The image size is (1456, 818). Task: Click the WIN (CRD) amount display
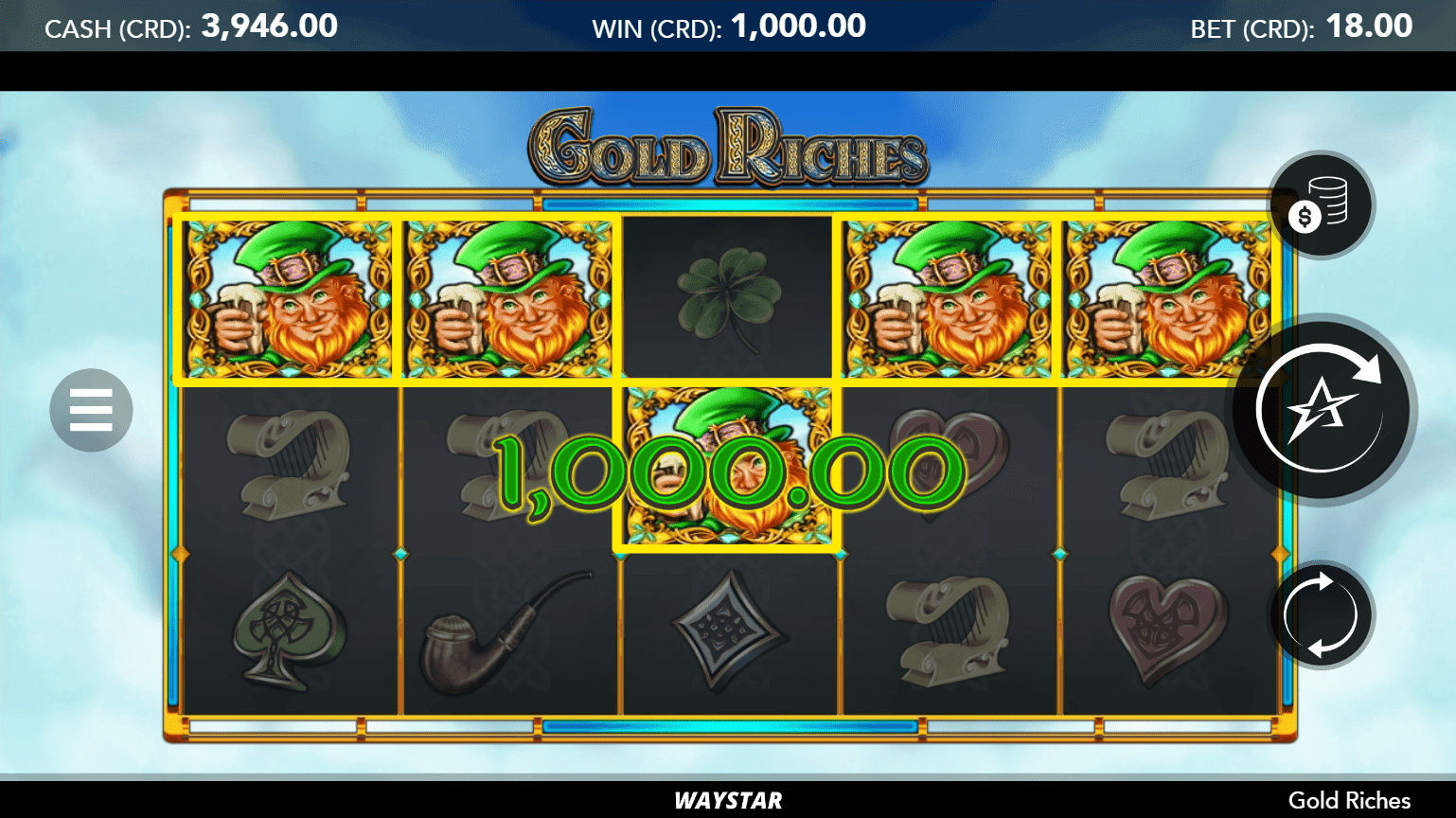click(727, 26)
